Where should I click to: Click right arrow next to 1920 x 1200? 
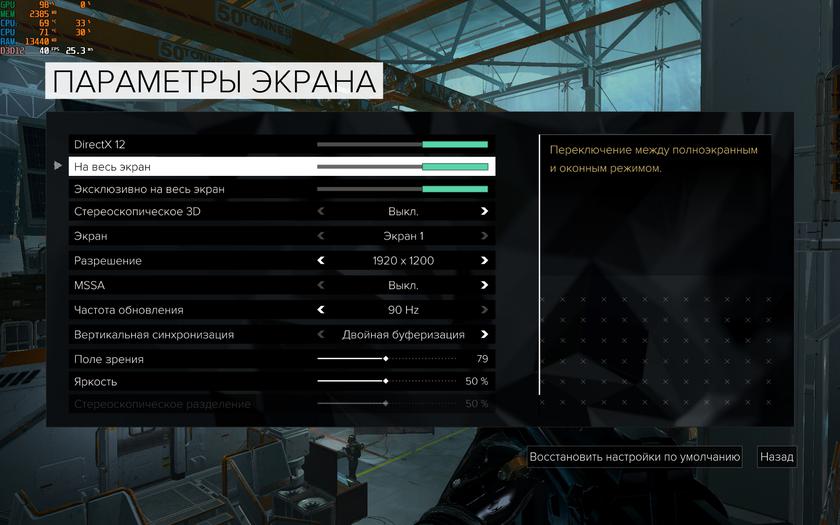[484, 261]
